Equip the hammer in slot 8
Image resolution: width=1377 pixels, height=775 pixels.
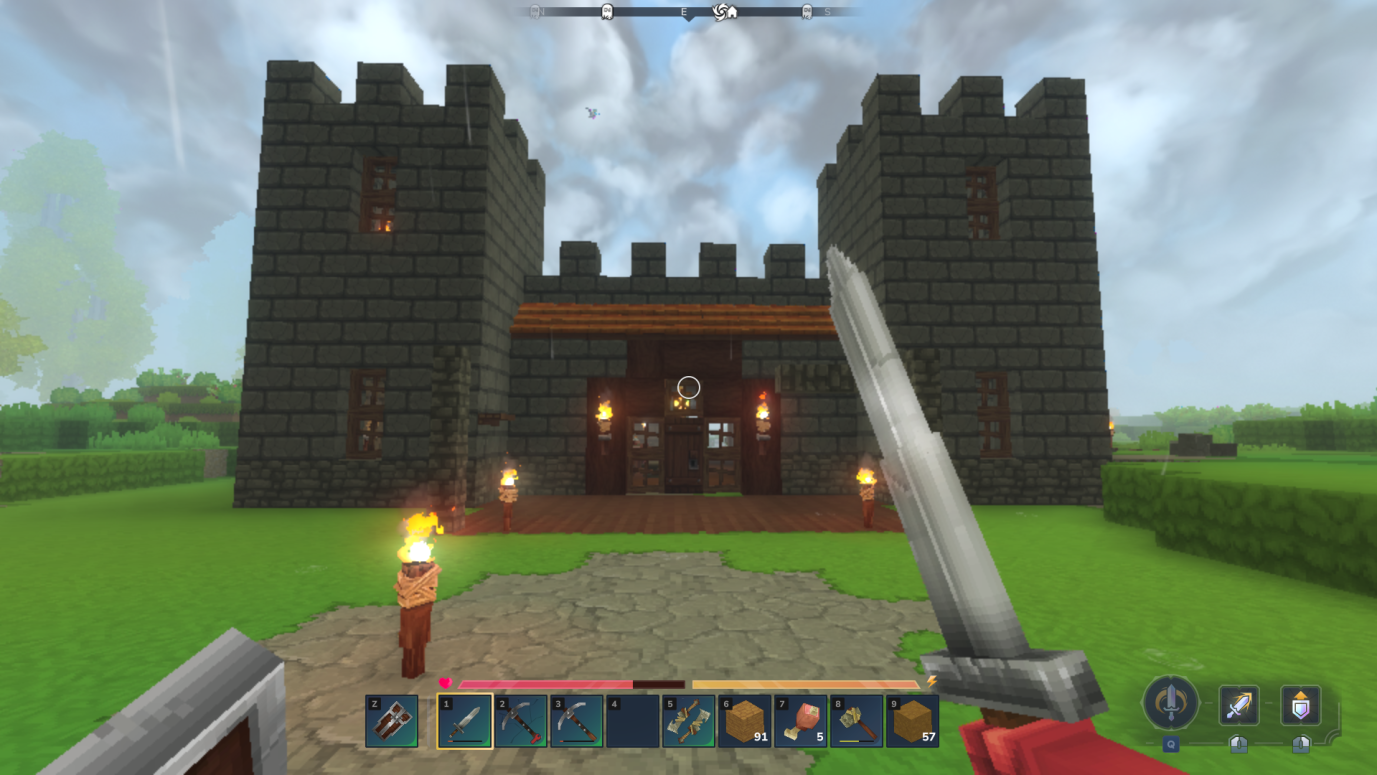pos(857,721)
